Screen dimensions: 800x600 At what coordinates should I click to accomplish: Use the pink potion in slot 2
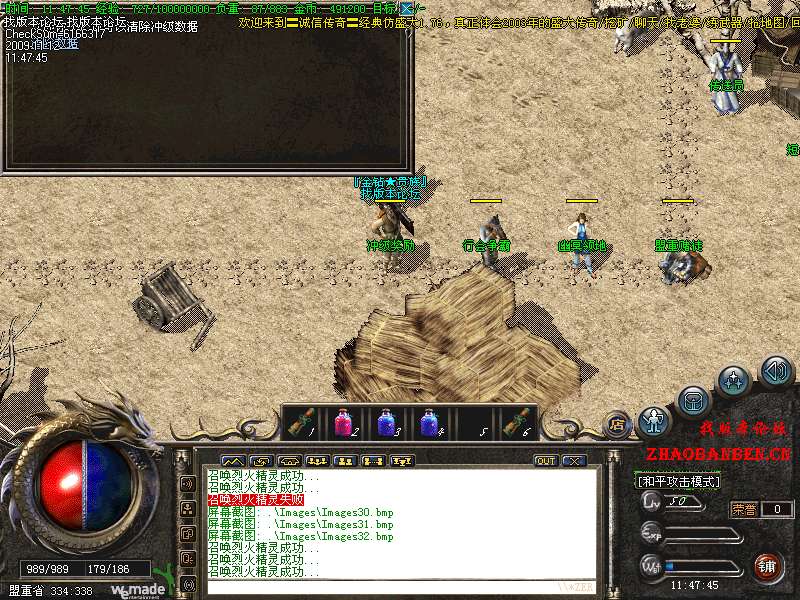[x=343, y=423]
